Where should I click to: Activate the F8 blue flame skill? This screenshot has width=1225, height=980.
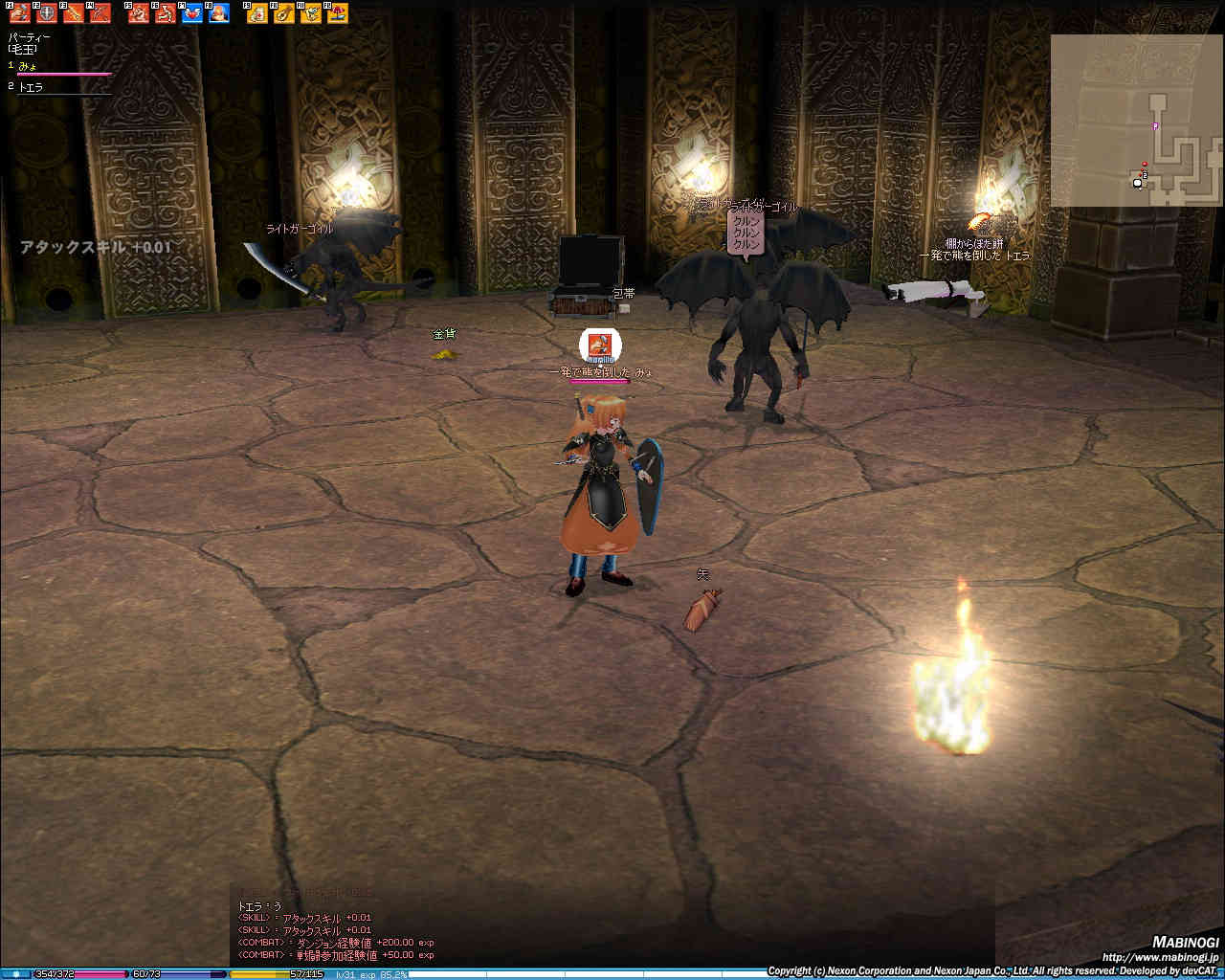coord(218,13)
